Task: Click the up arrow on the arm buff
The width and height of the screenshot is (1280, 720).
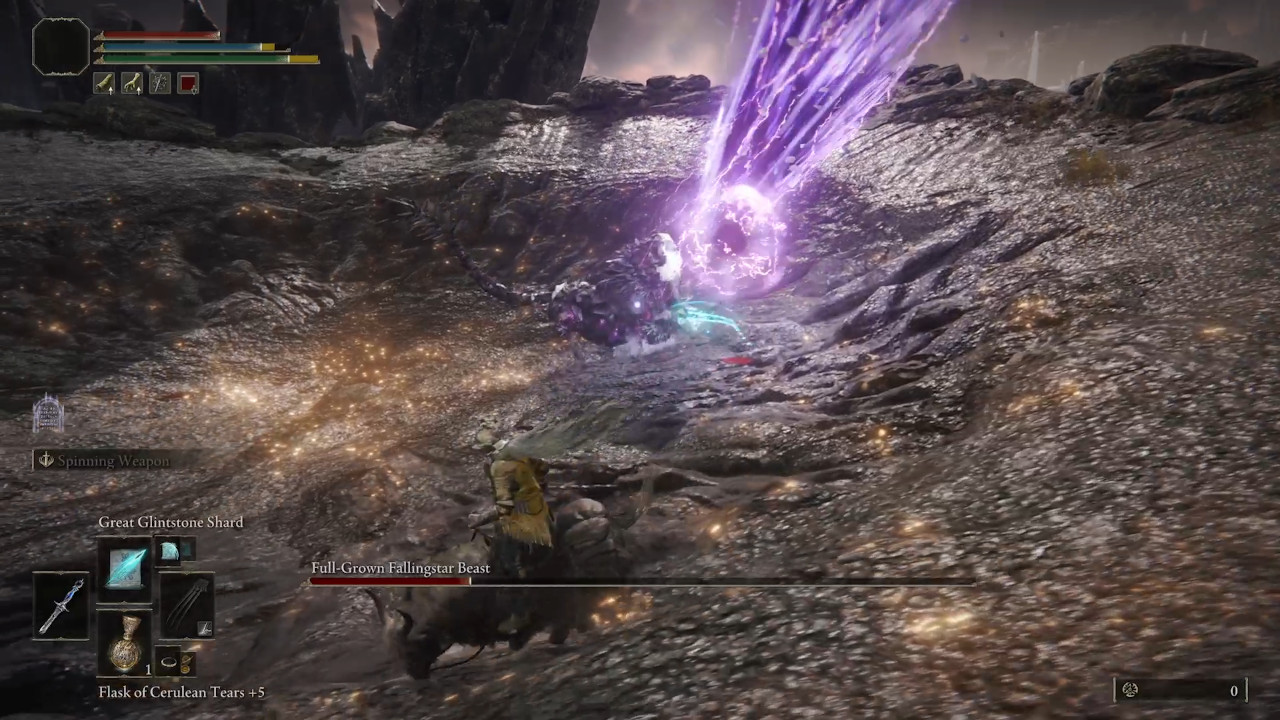Action: 110,90
